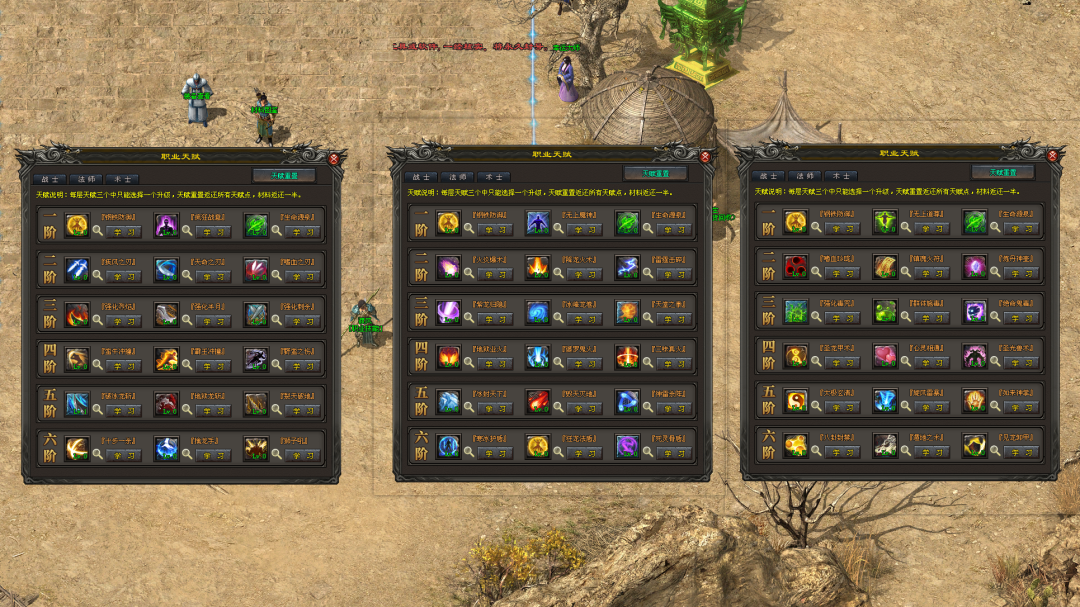
Task: Learn the 疯狂战意 talent
Action: pyautogui.click(x=213, y=231)
